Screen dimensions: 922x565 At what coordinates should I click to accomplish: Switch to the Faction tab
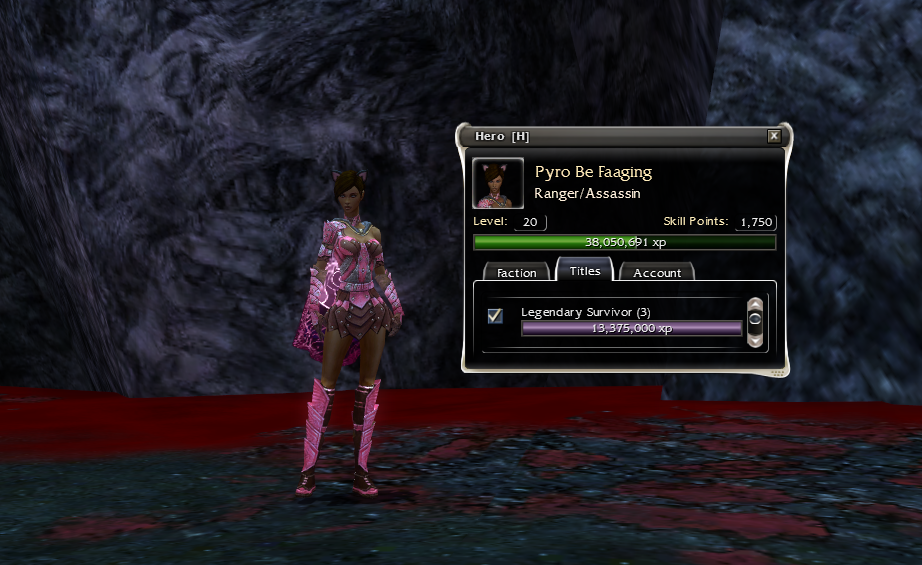tap(517, 272)
